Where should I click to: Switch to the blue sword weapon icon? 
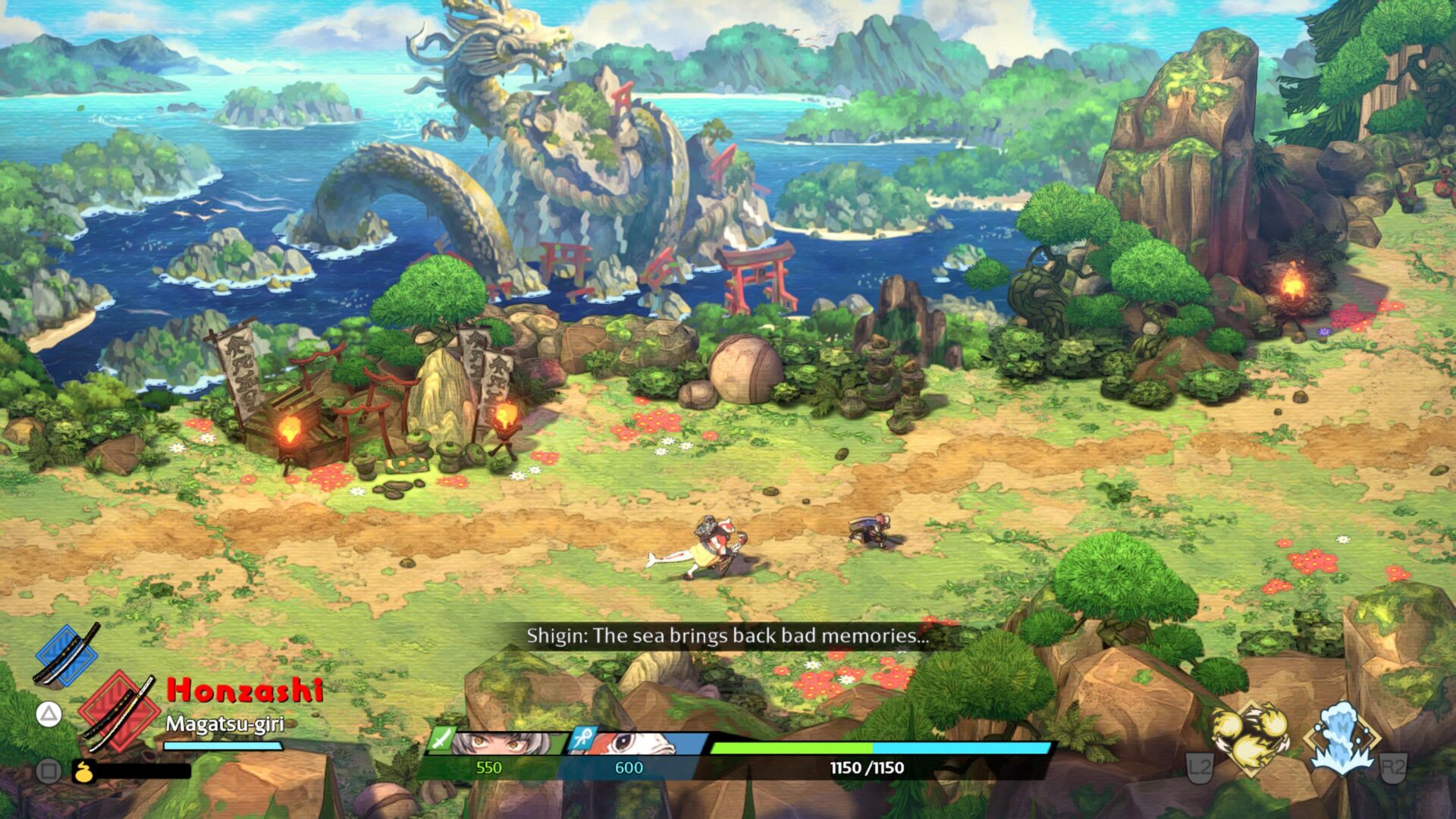click(x=67, y=654)
